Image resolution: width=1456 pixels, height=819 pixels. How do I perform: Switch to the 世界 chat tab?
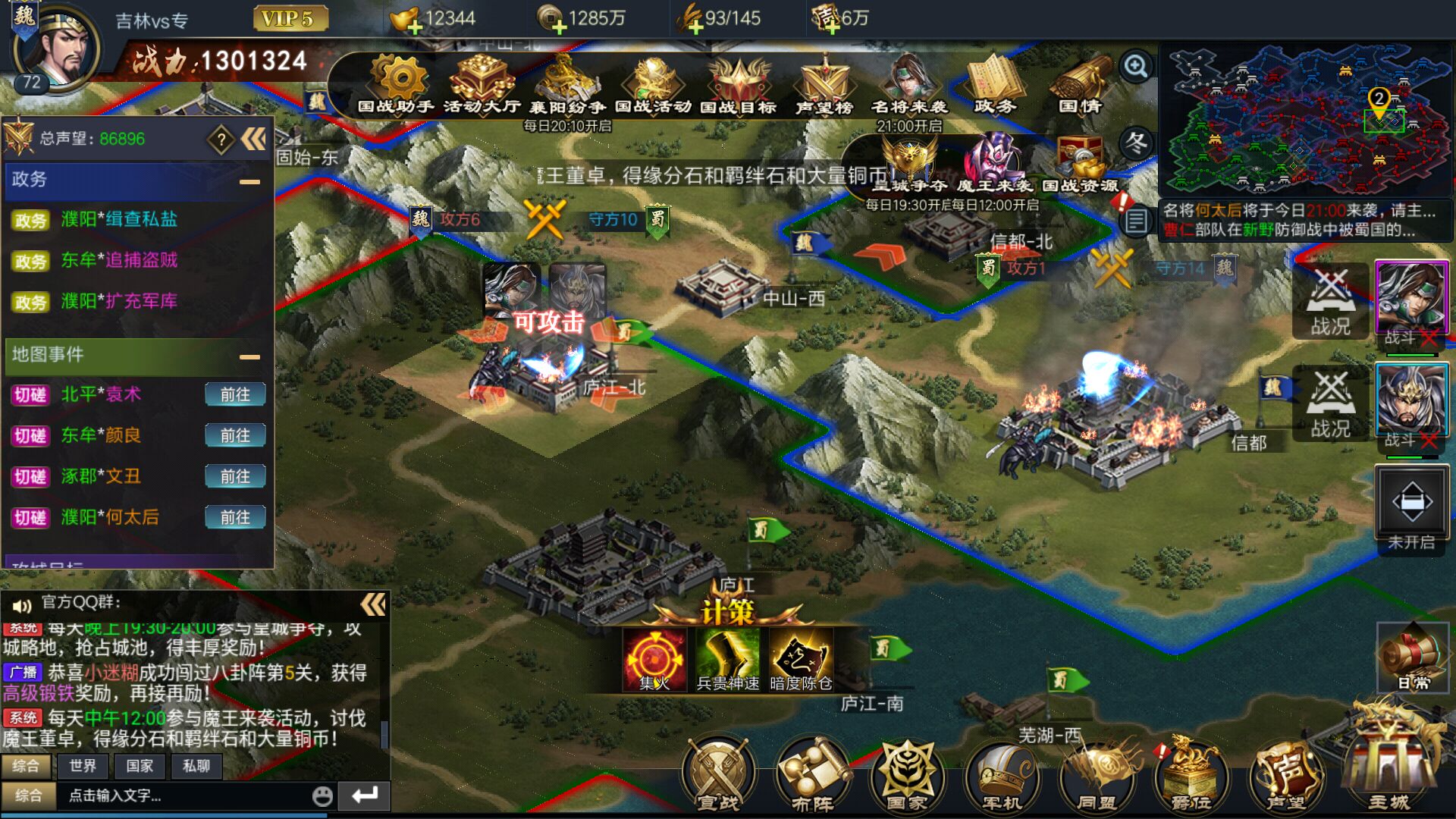click(83, 766)
